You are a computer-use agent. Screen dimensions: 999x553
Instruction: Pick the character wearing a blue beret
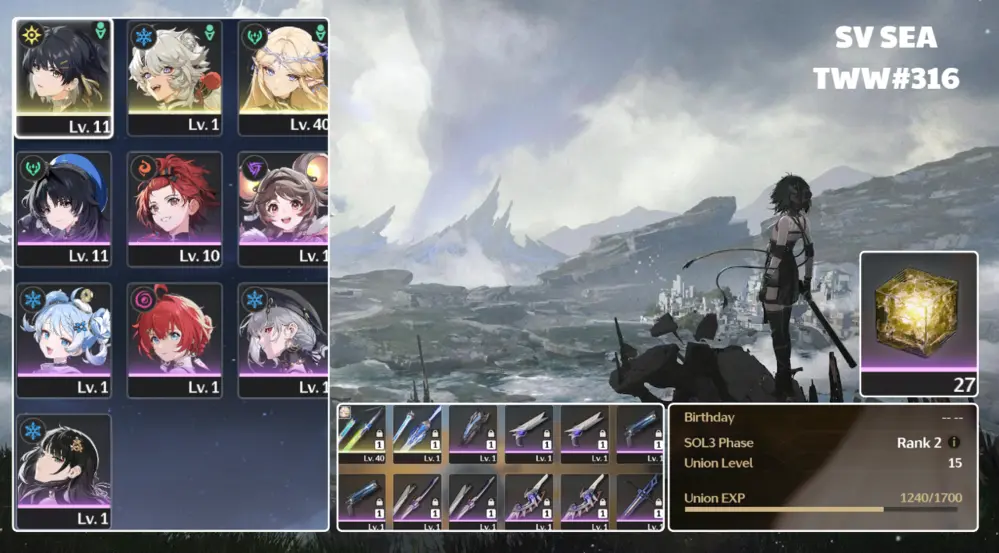pos(64,208)
